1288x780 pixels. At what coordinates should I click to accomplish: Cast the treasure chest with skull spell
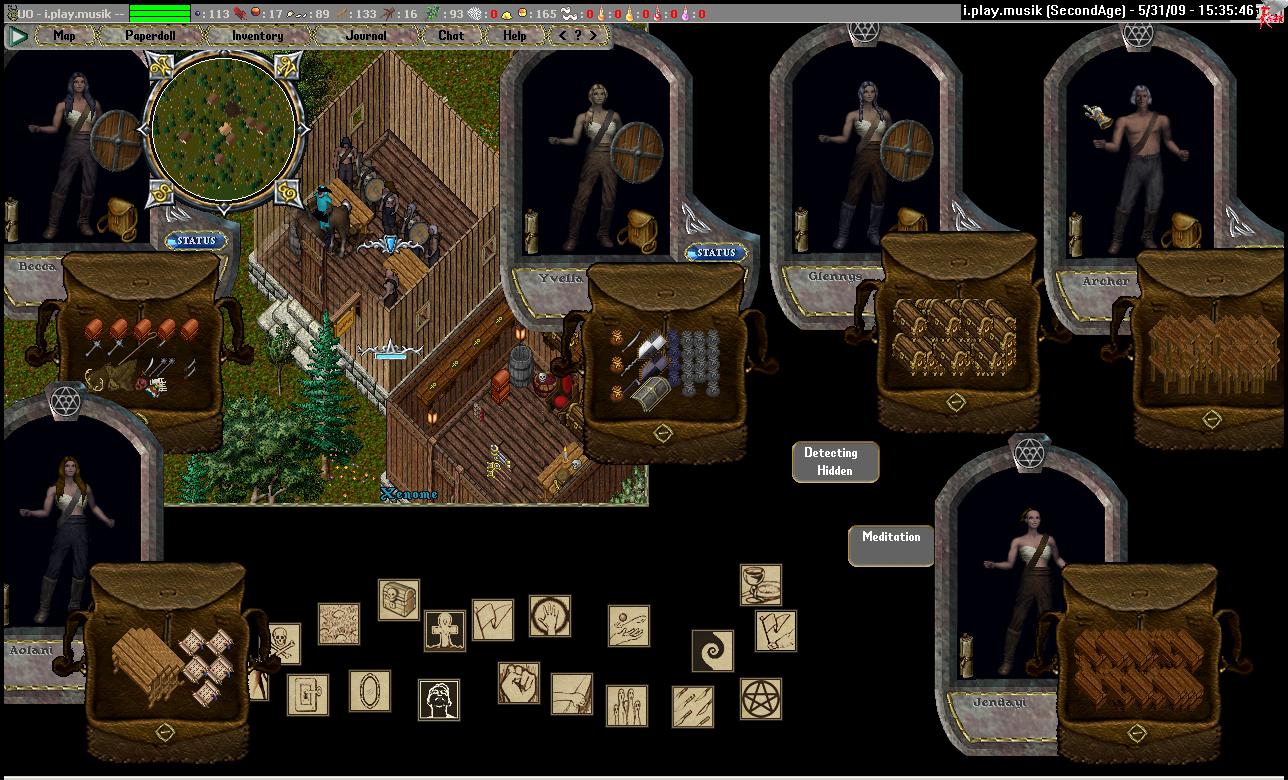(398, 599)
